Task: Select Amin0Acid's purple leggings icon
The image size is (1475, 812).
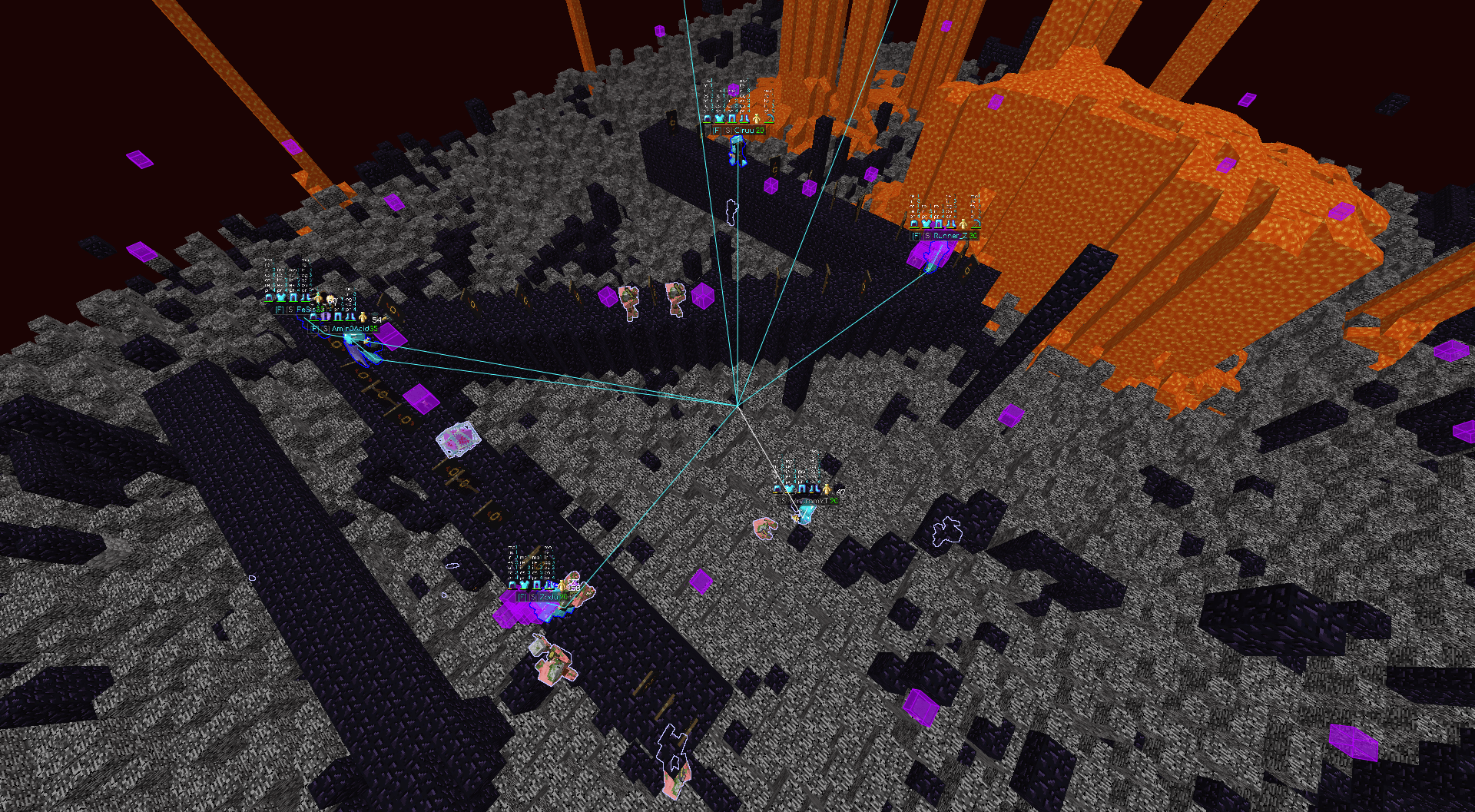Action: pos(326,317)
